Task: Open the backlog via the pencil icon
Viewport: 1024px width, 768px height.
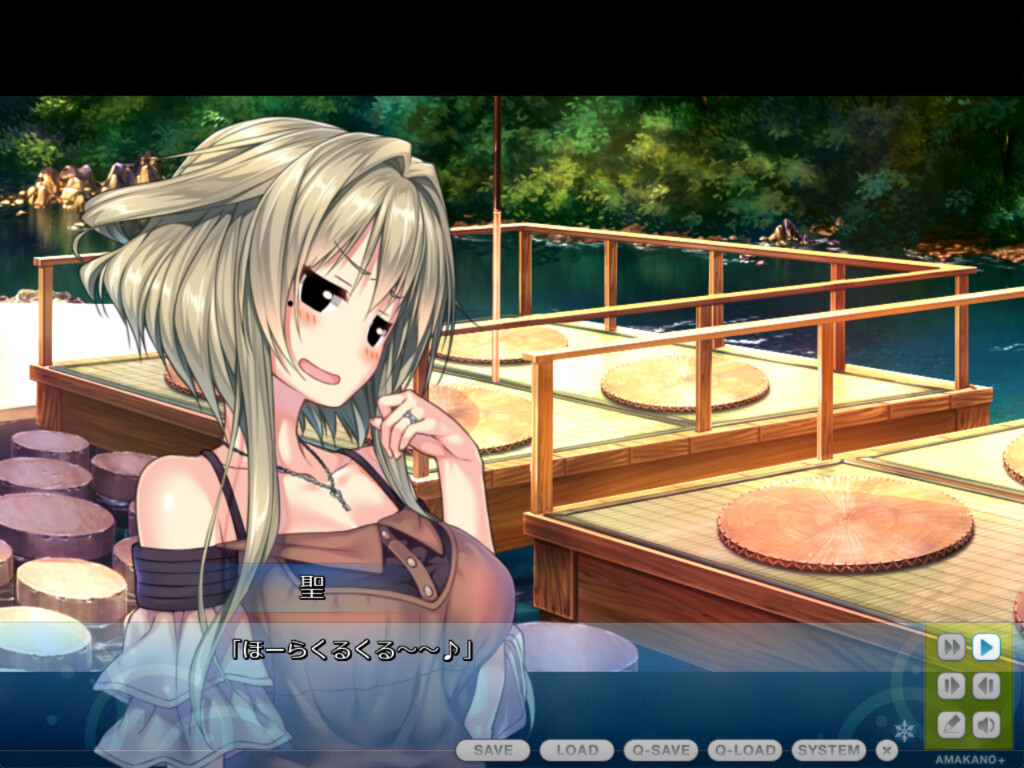Action: (951, 724)
